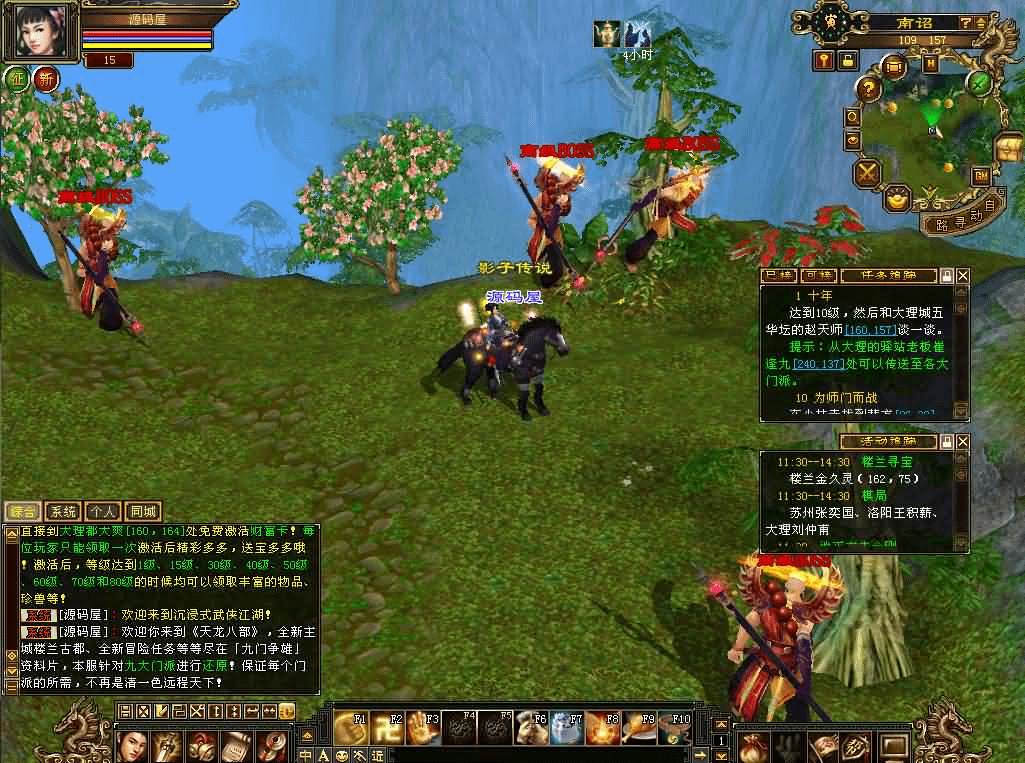Open the gold ingot shop icon
Viewport: 1025px width, 763px height.
point(897,199)
